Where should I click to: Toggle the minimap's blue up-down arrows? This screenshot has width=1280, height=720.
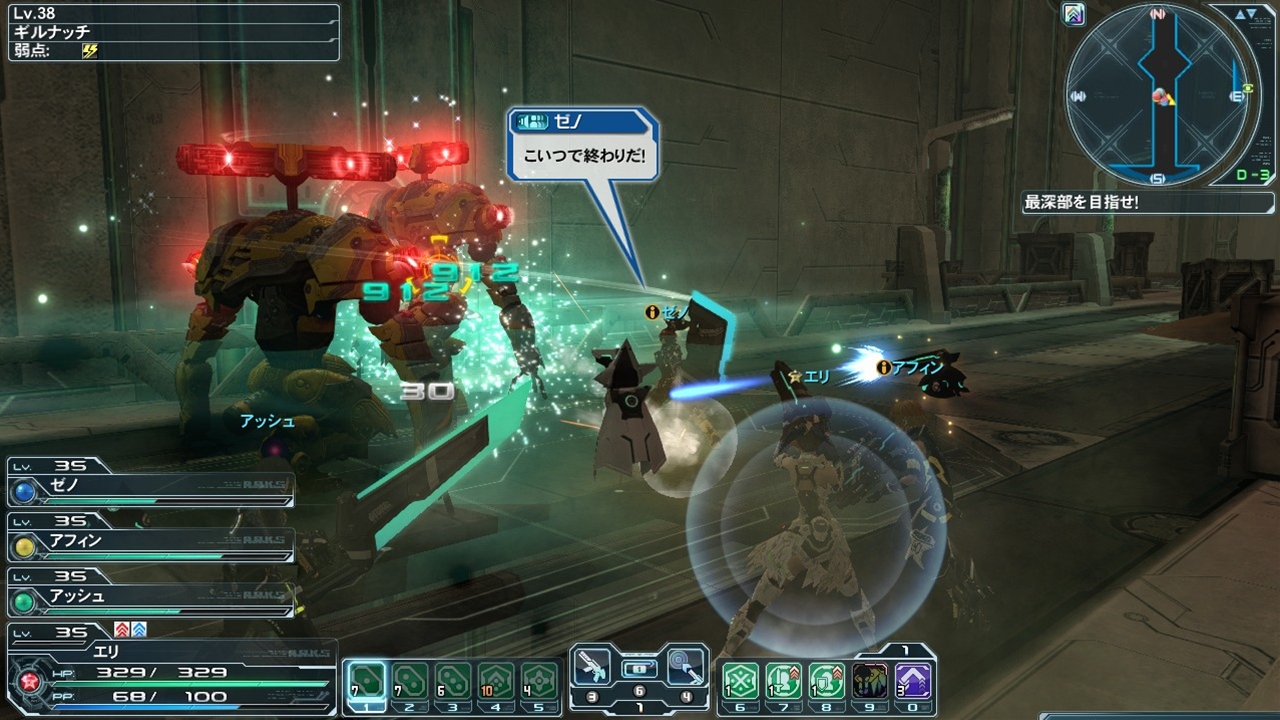pyautogui.click(x=1246, y=14)
